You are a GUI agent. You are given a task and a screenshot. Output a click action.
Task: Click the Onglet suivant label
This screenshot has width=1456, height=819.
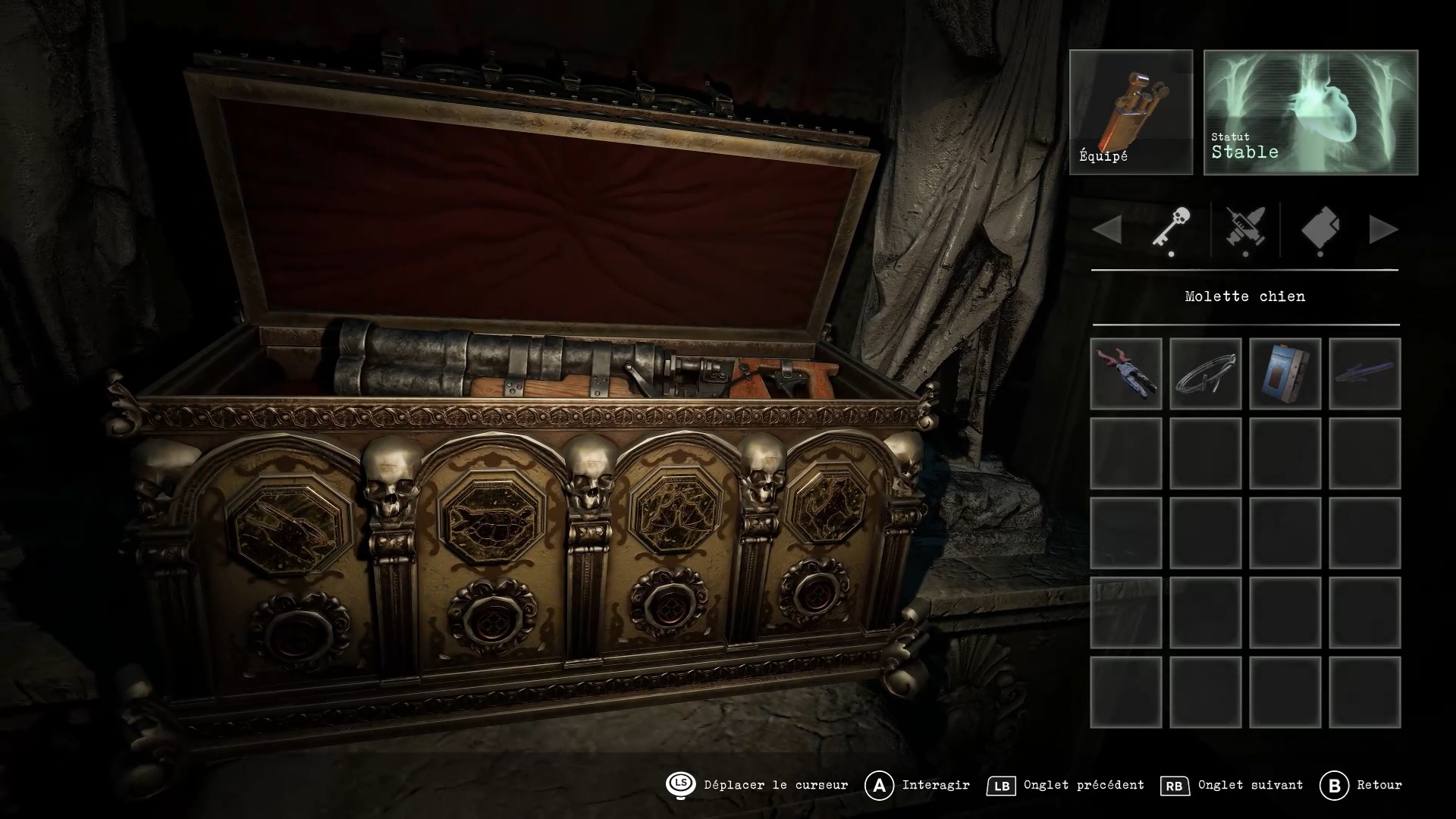click(x=1250, y=785)
